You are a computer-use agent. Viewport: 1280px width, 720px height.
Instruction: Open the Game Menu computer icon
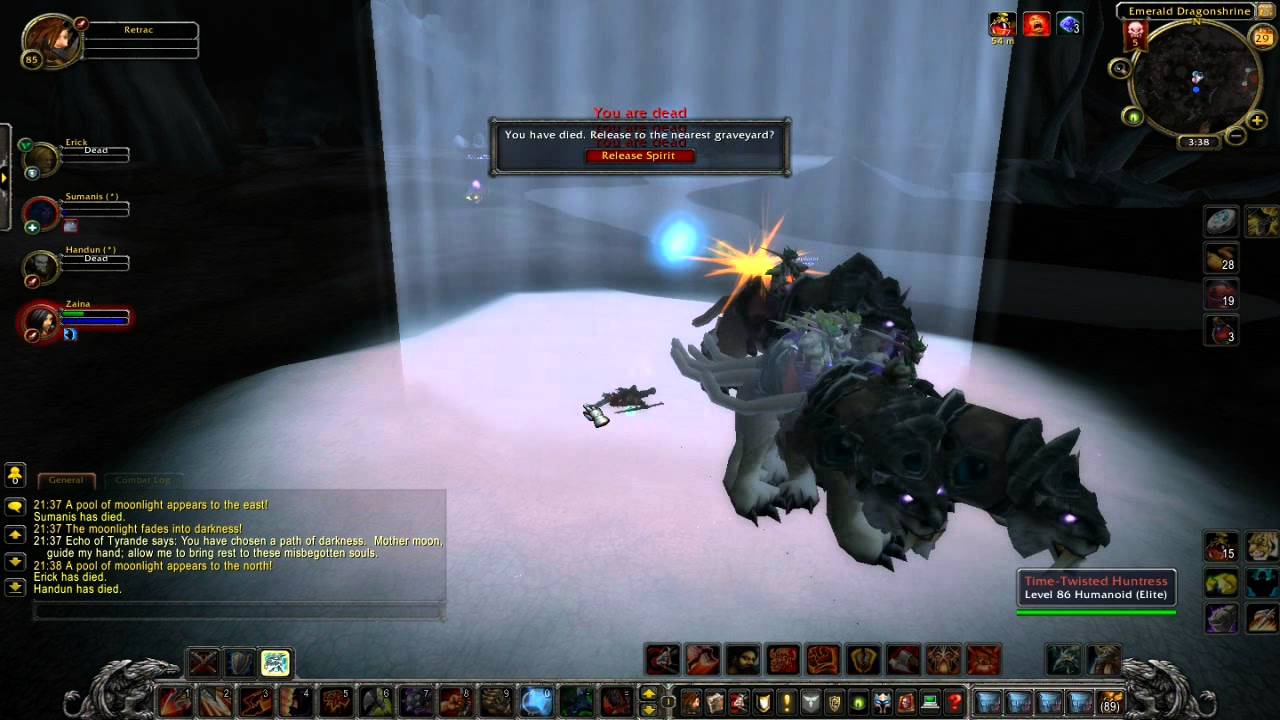coord(930,701)
